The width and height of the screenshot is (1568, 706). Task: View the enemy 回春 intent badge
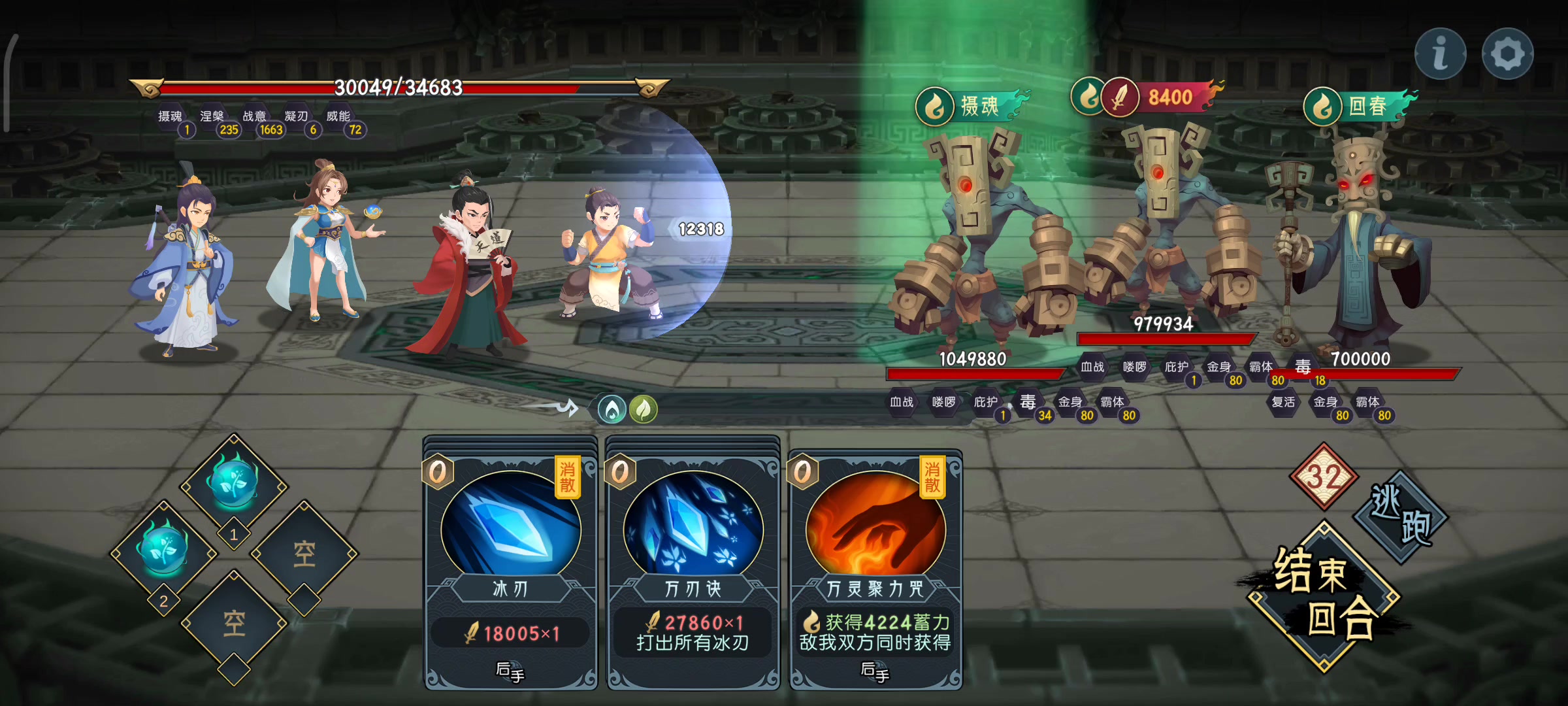[1359, 106]
